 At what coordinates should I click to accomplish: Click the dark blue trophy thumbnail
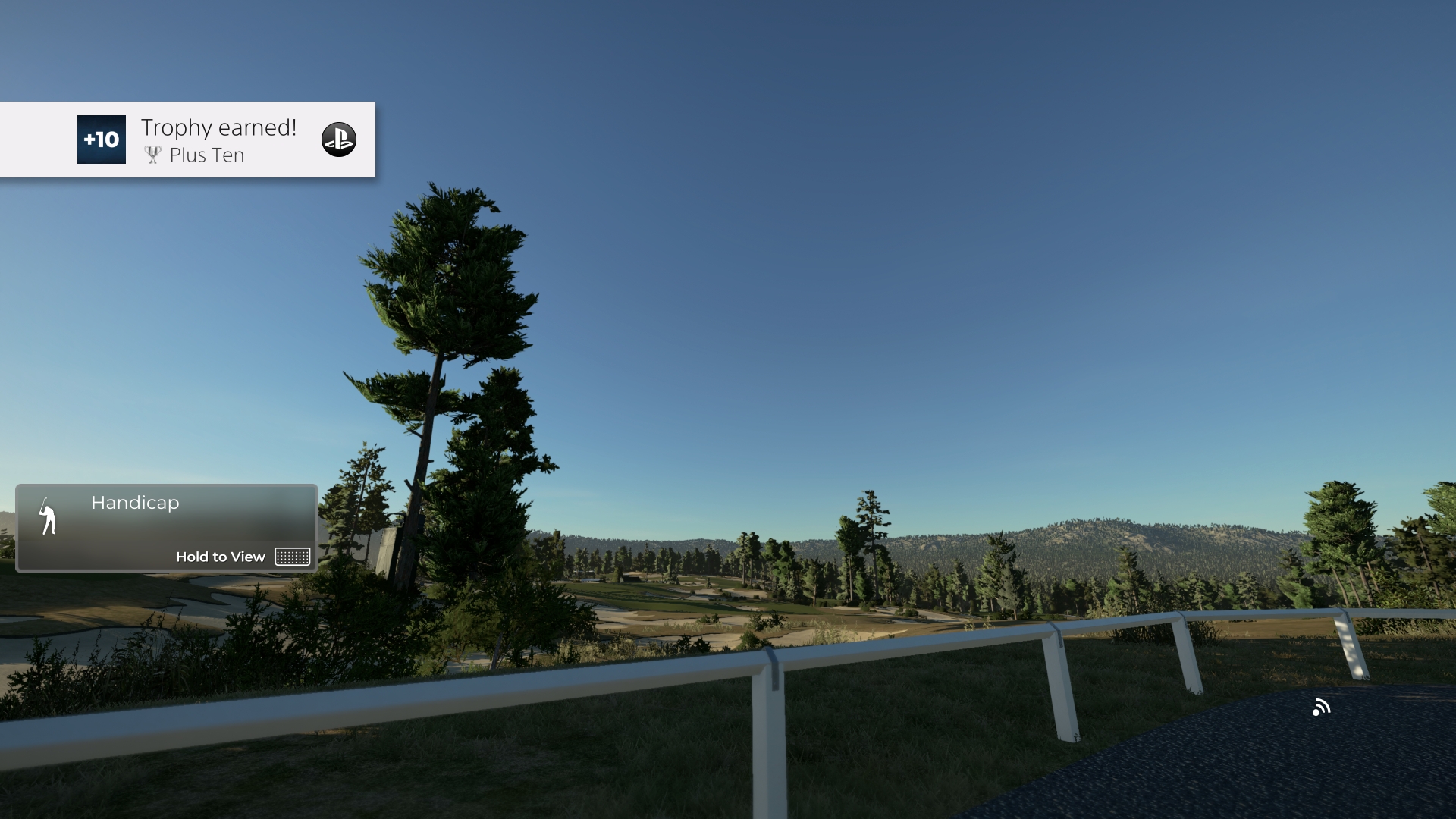coord(101,140)
